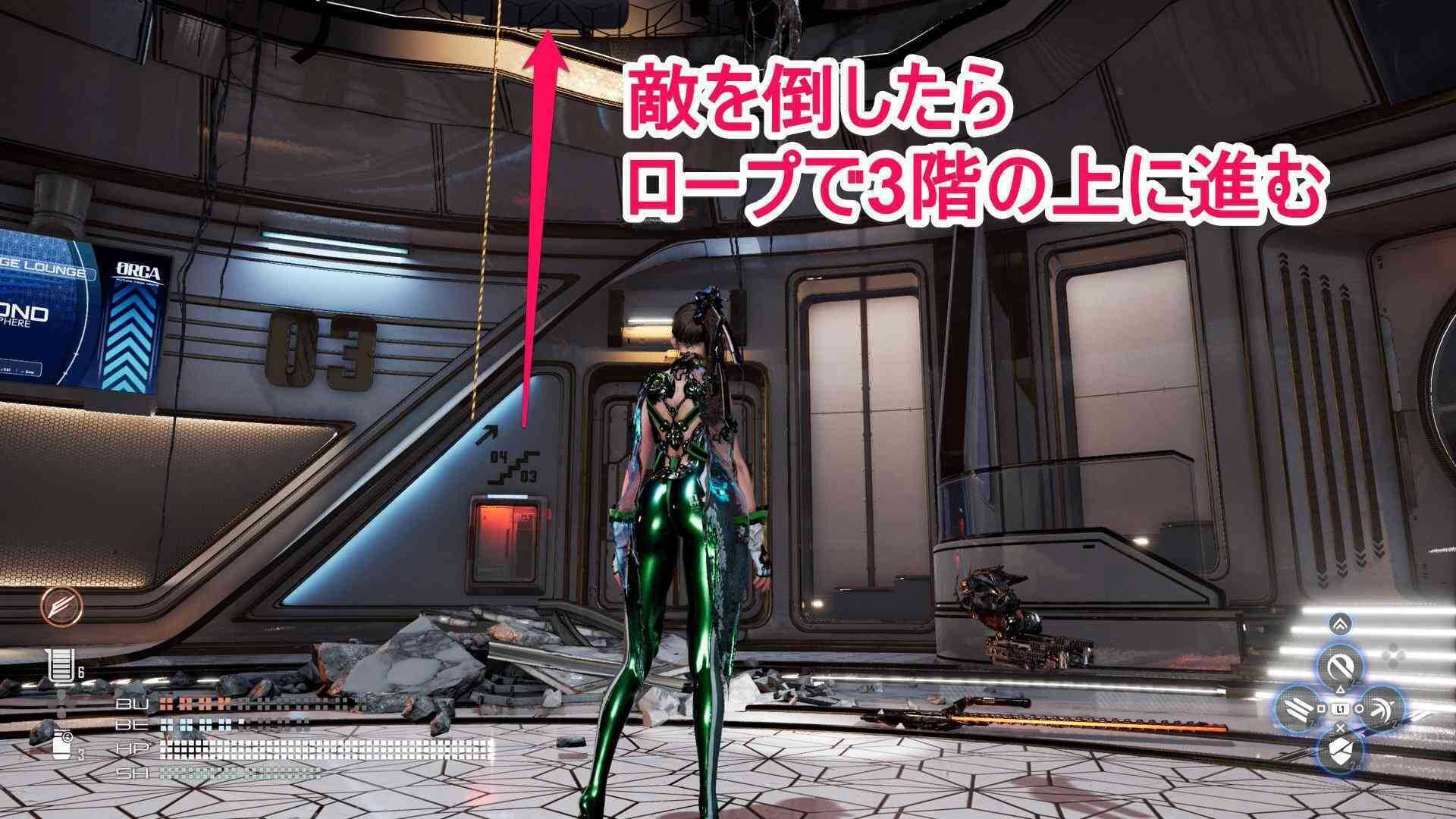This screenshot has height=819, width=1456.
Task: Click the grenade consumable icon showing 3
Action: click(61, 745)
